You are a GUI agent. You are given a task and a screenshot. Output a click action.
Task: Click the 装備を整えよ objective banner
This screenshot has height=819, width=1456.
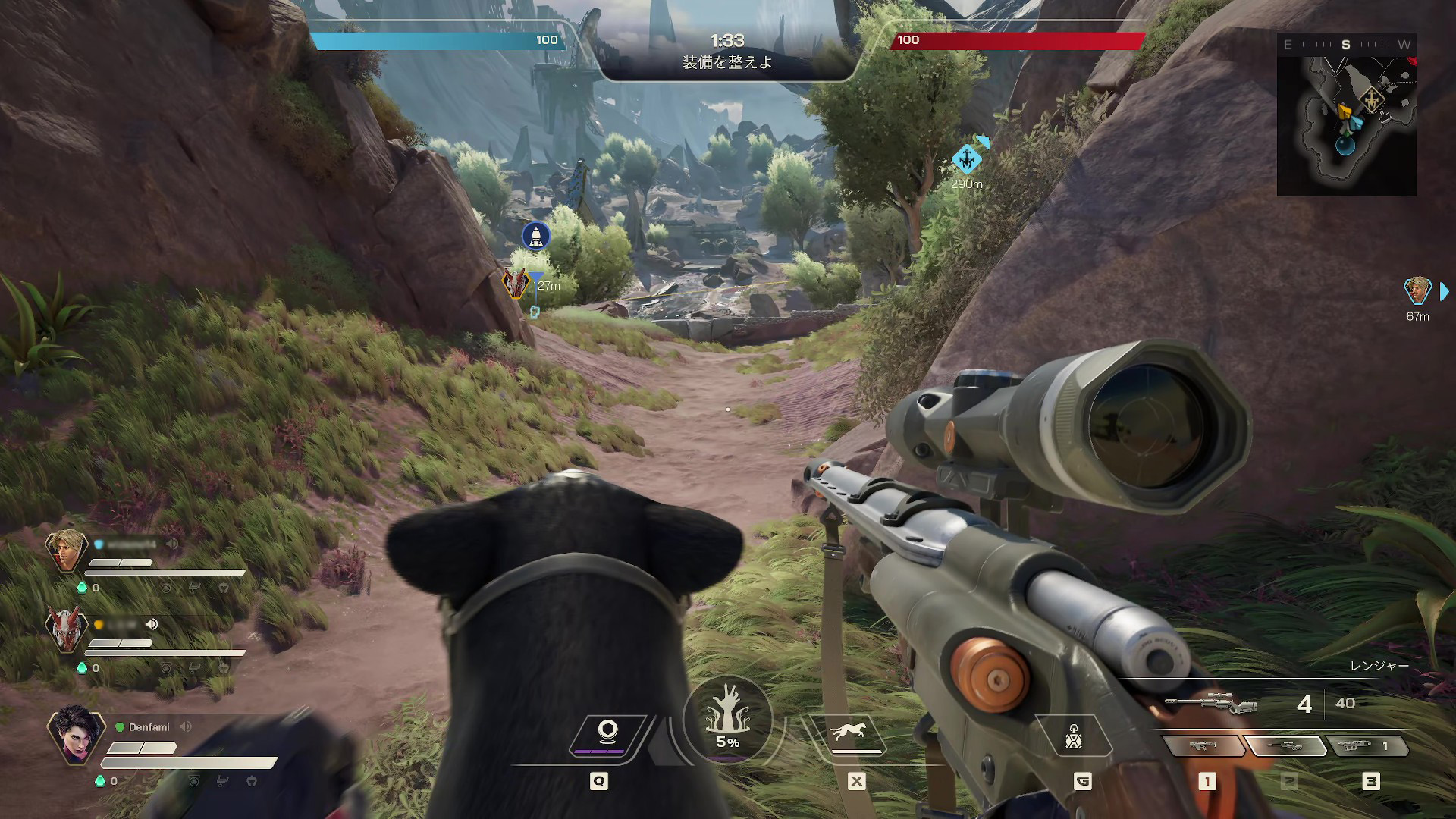pyautogui.click(x=728, y=64)
